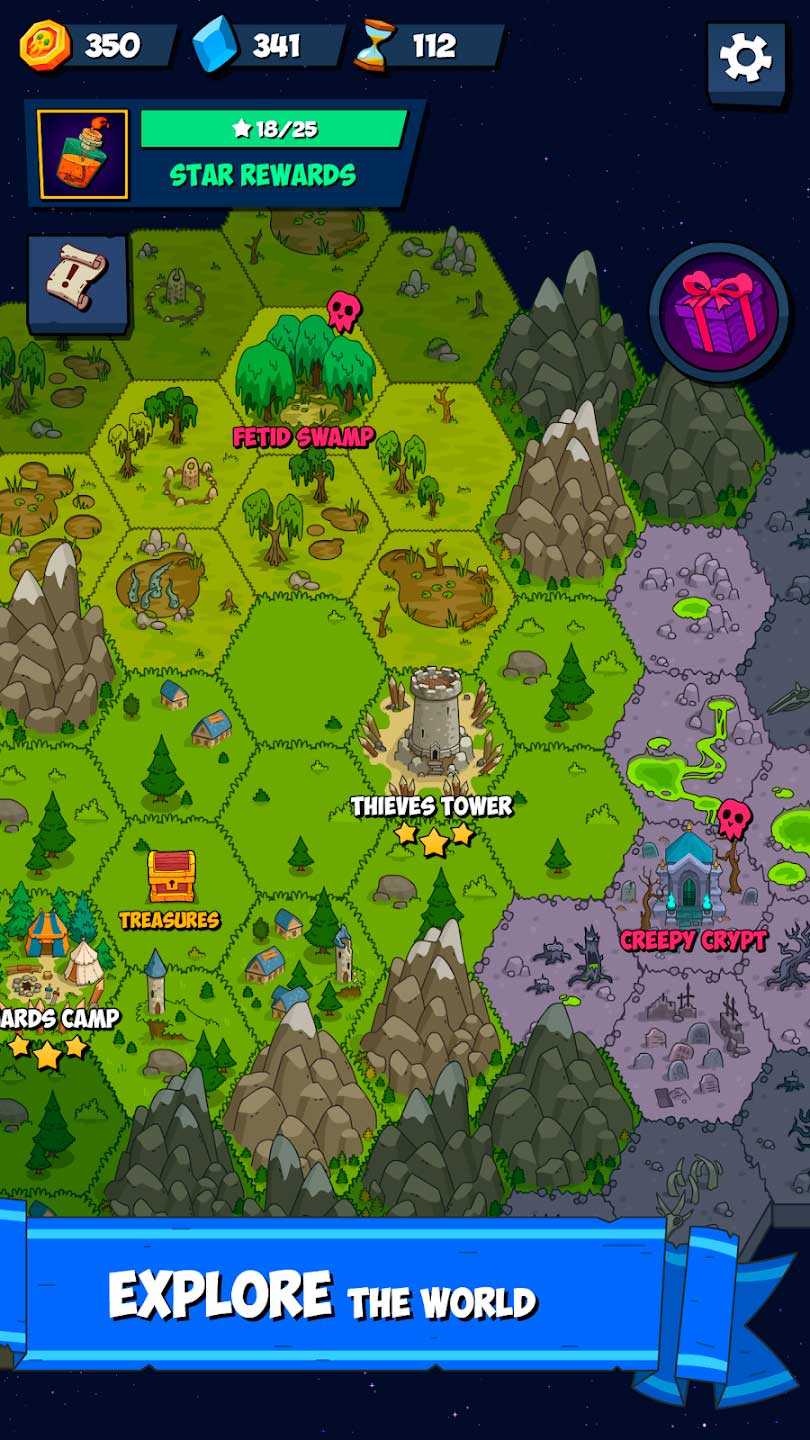This screenshot has height=1440, width=810.
Task: Tap the gold coin currency icon
Action: tap(45, 46)
